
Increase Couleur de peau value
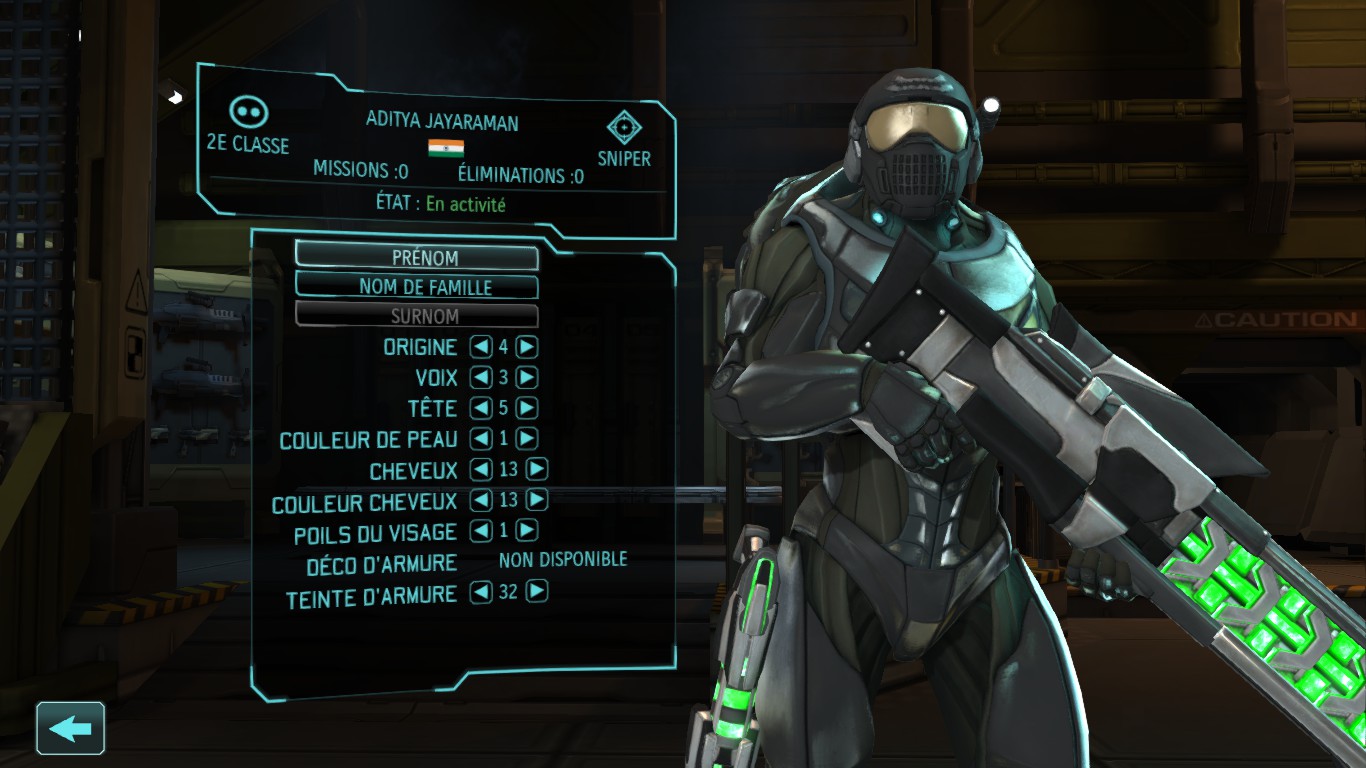[527, 439]
